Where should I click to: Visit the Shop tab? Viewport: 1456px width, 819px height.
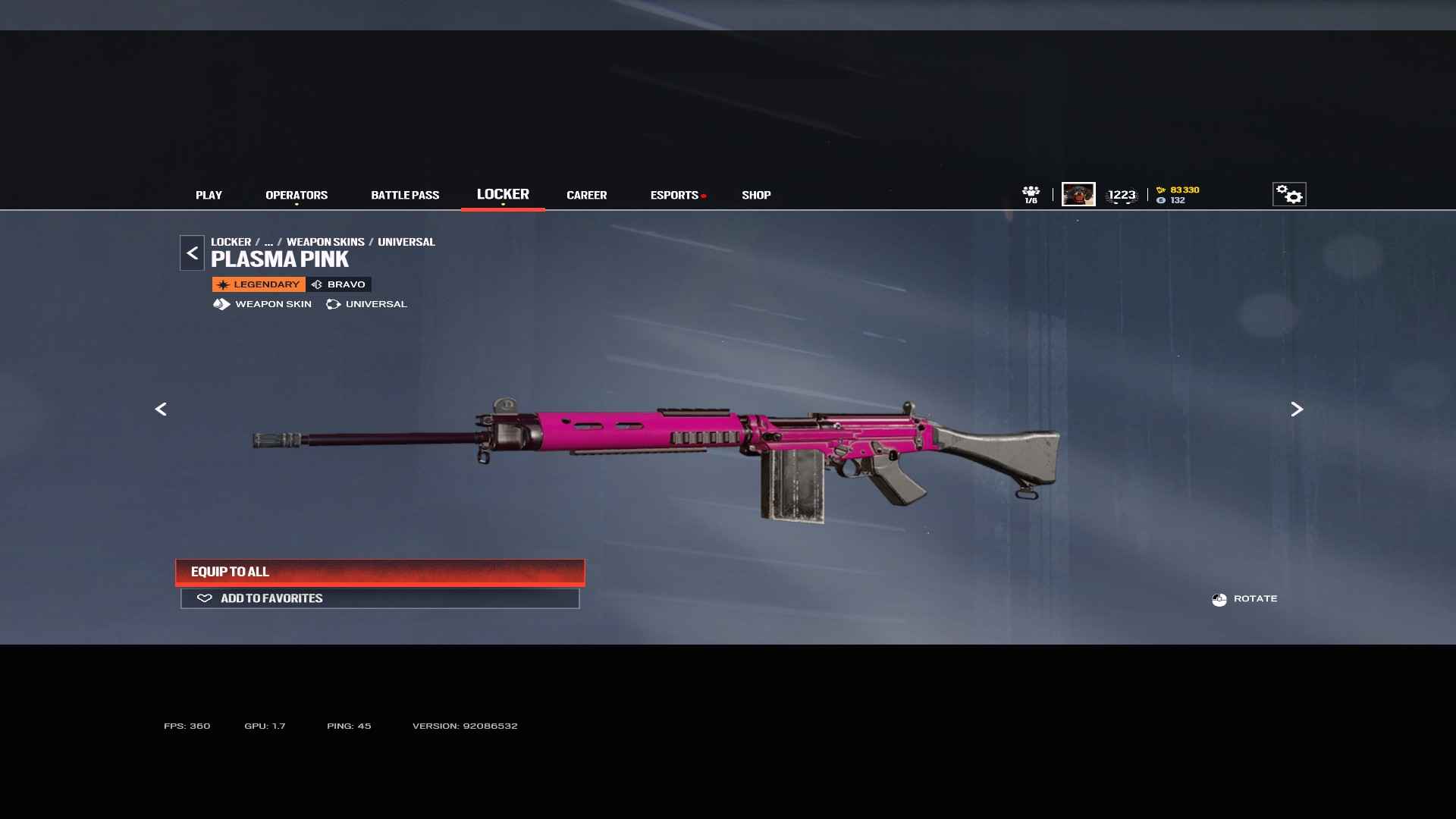756,195
